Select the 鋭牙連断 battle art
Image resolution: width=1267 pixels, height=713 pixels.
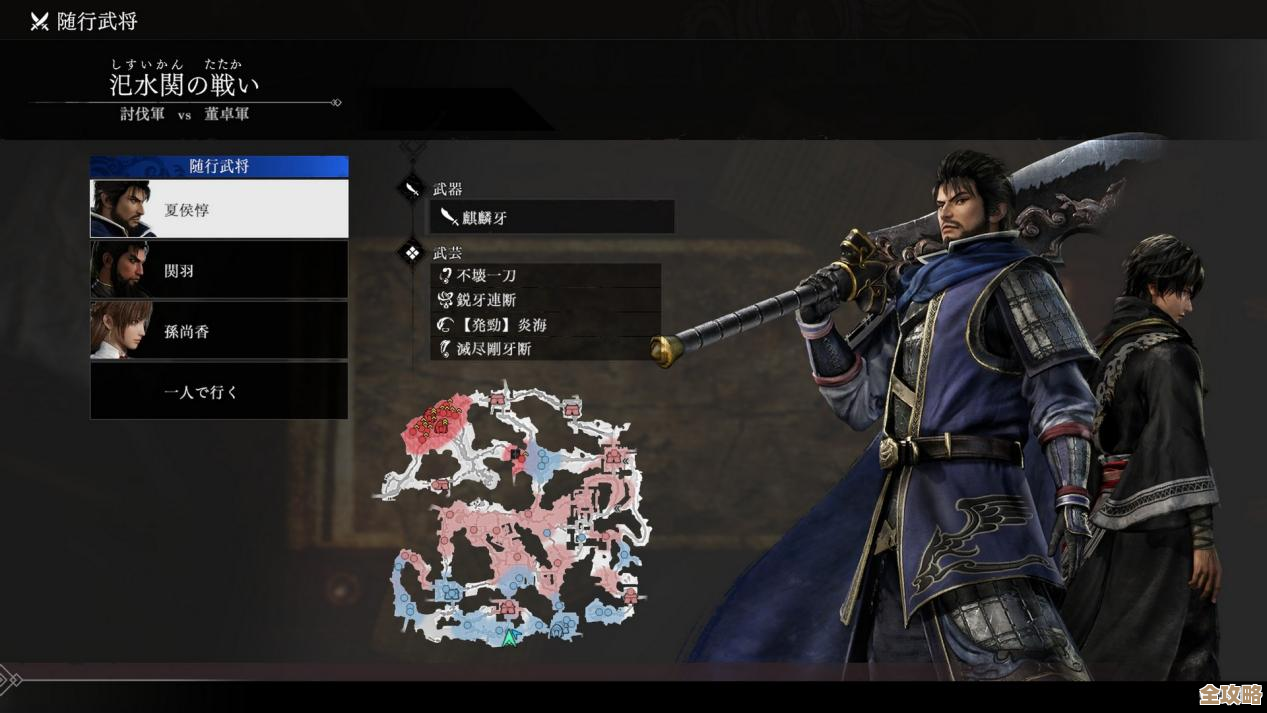546,300
